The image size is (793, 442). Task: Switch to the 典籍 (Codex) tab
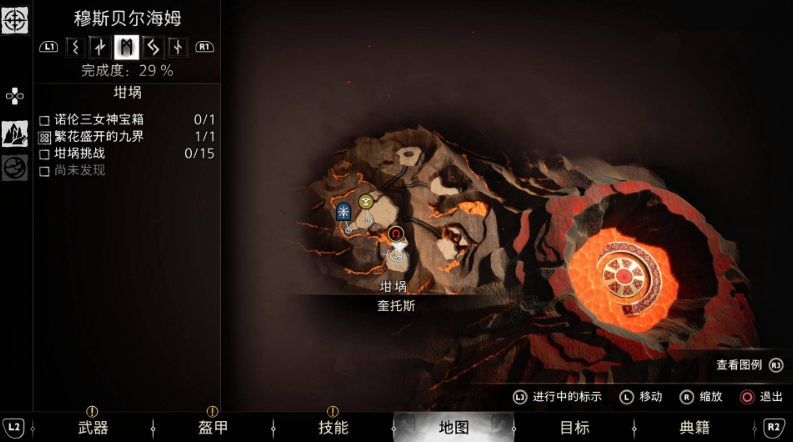pyautogui.click(x=694, y=427)
